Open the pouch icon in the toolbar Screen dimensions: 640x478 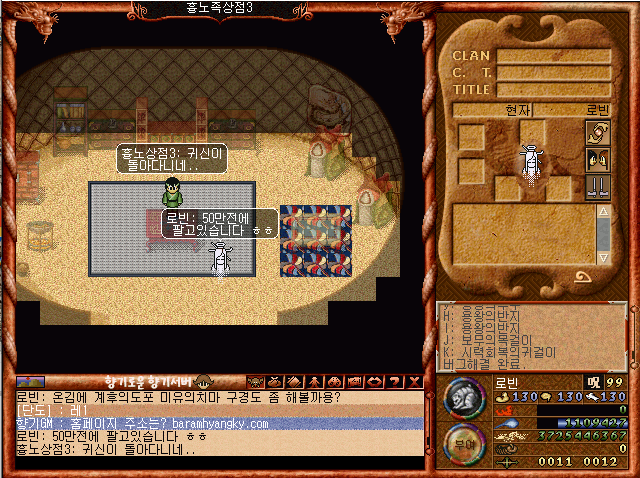(275, 381)
